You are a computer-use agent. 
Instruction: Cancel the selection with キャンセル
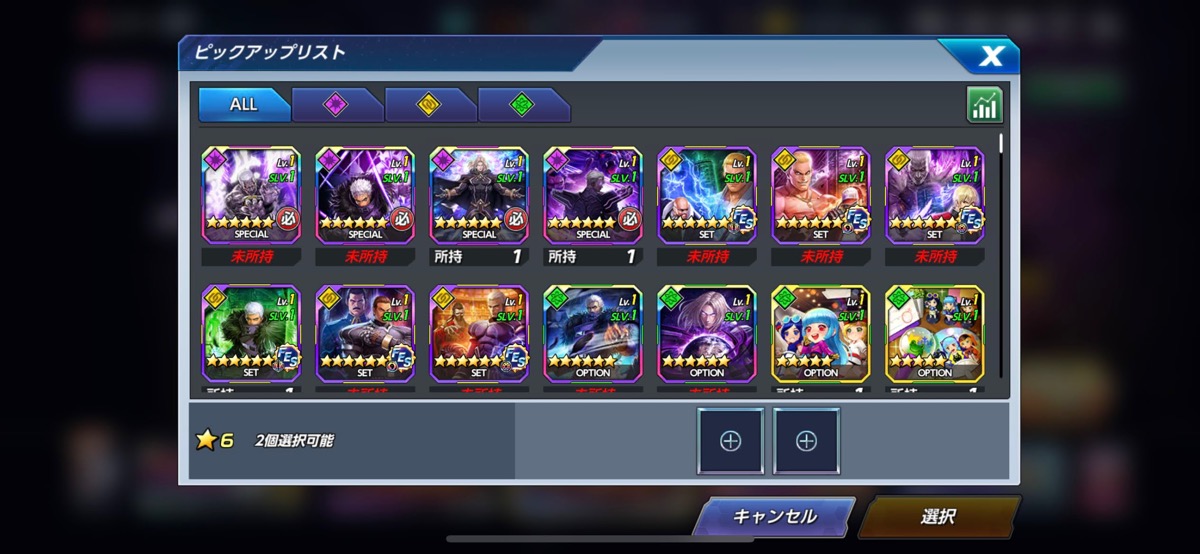coord(774,517)
